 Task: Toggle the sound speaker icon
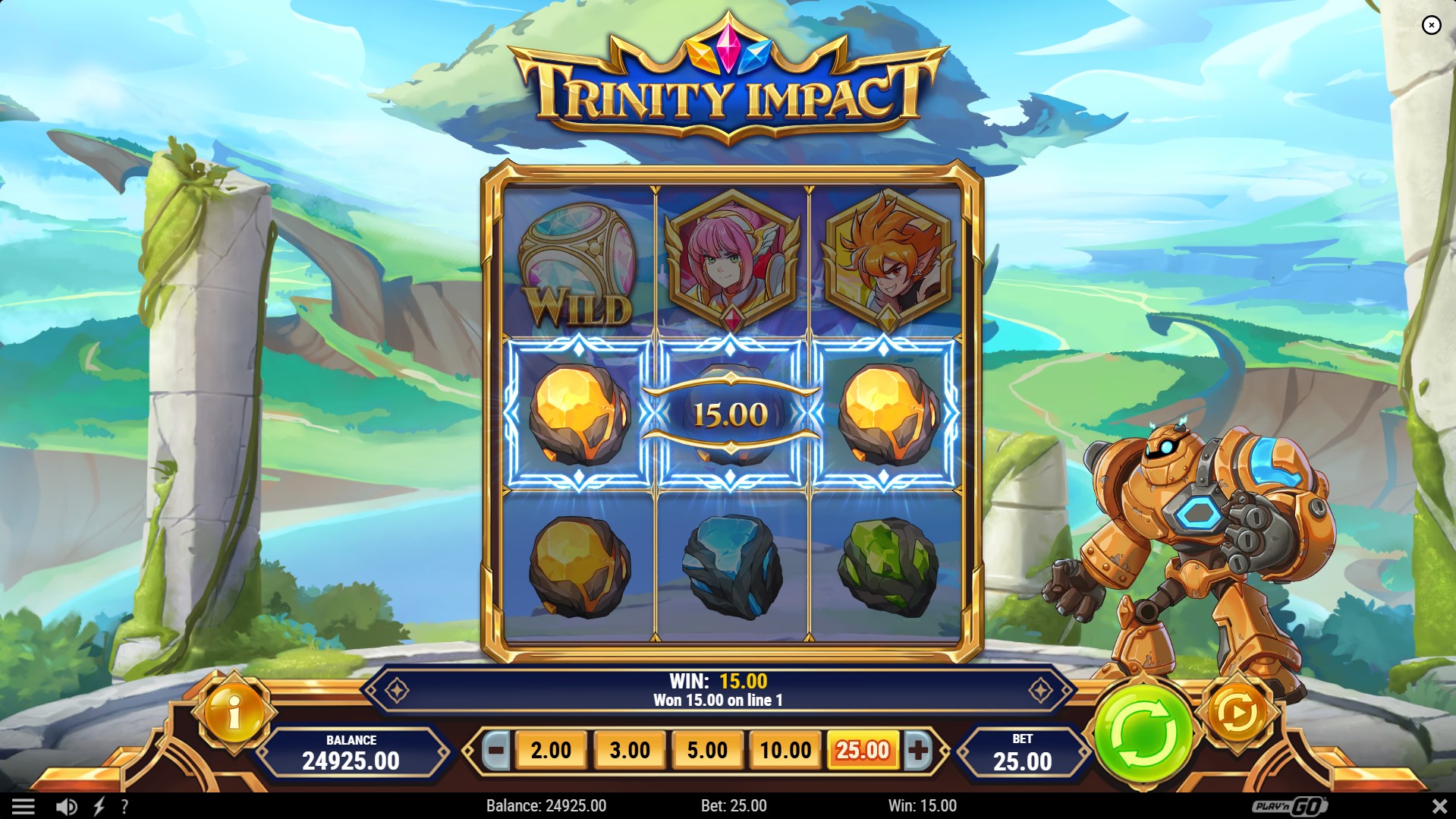coord(67,806)
